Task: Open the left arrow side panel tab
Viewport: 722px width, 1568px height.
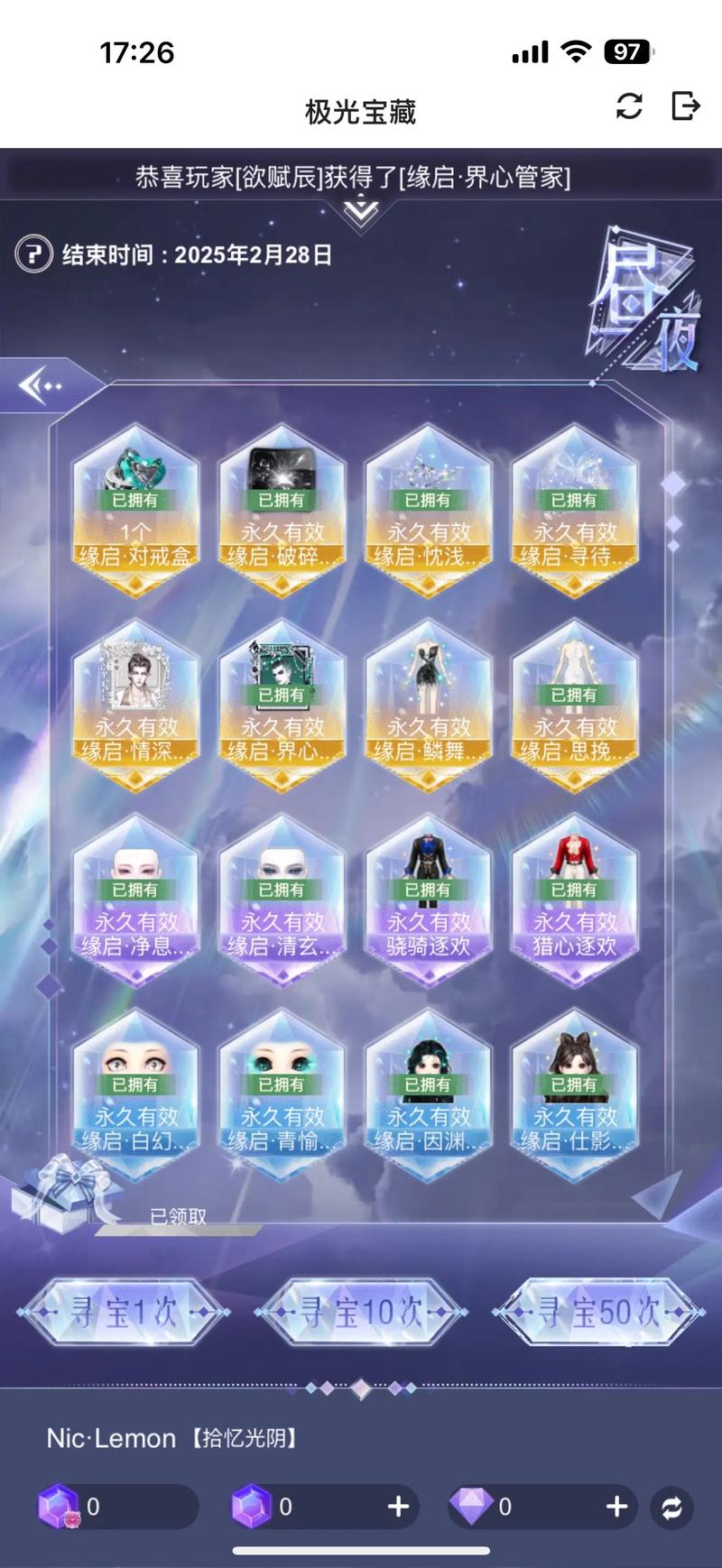Action: tap(41, 386)
